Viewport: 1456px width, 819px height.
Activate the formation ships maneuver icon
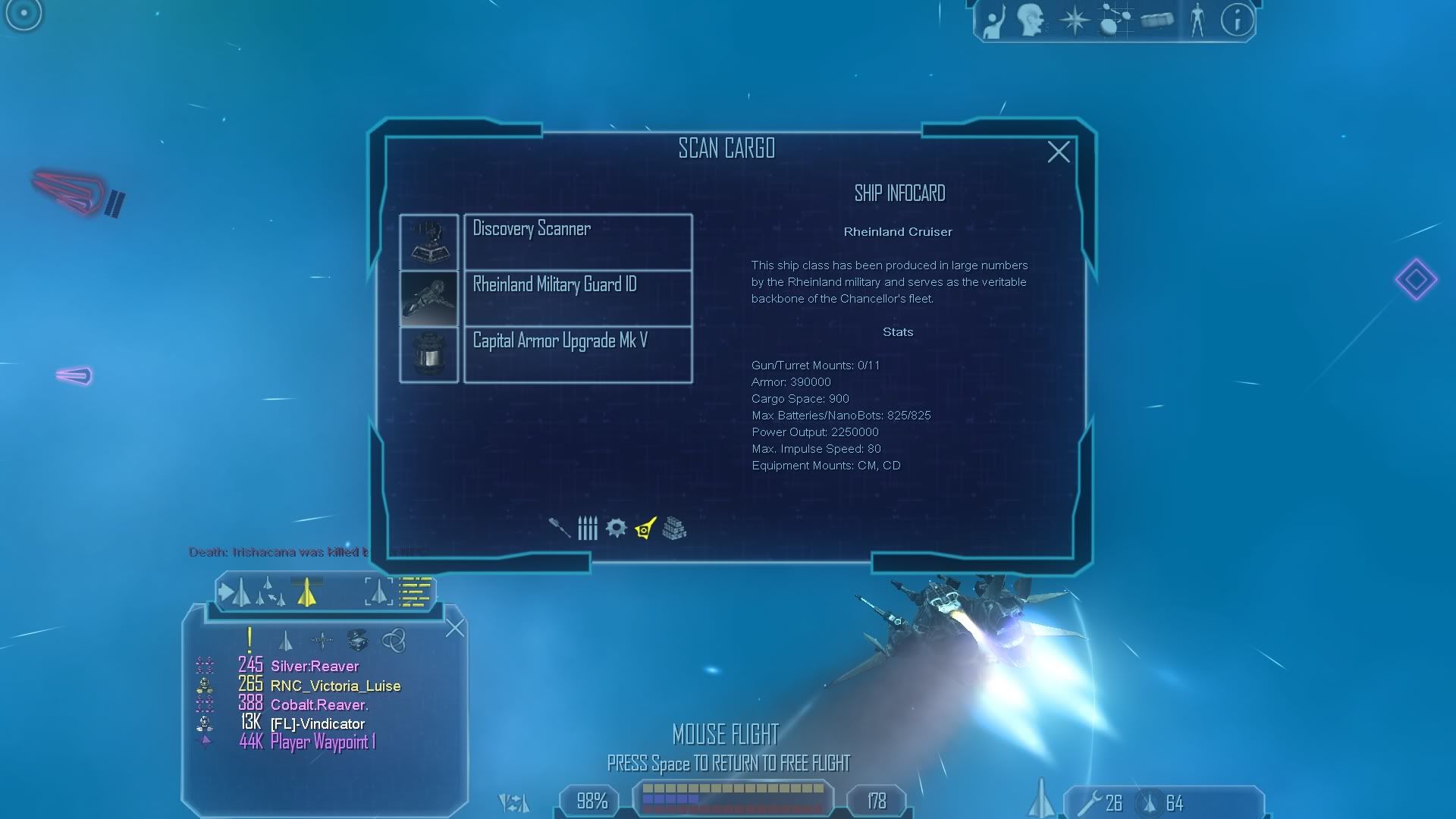[269, 592]
